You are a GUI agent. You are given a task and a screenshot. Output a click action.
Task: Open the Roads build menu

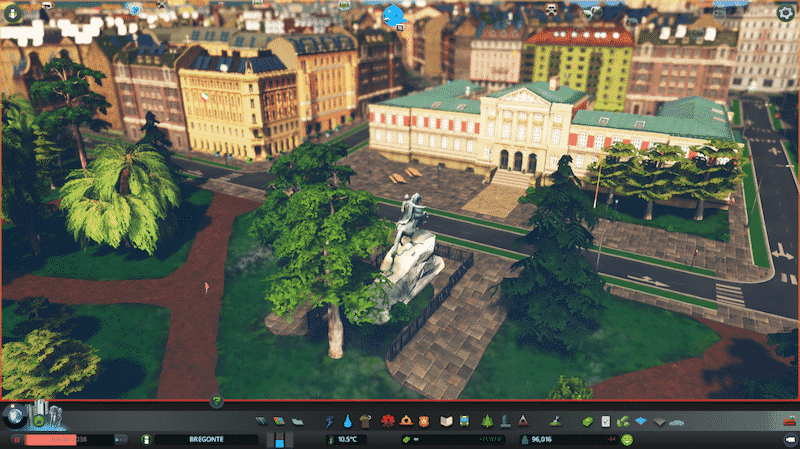262,421
